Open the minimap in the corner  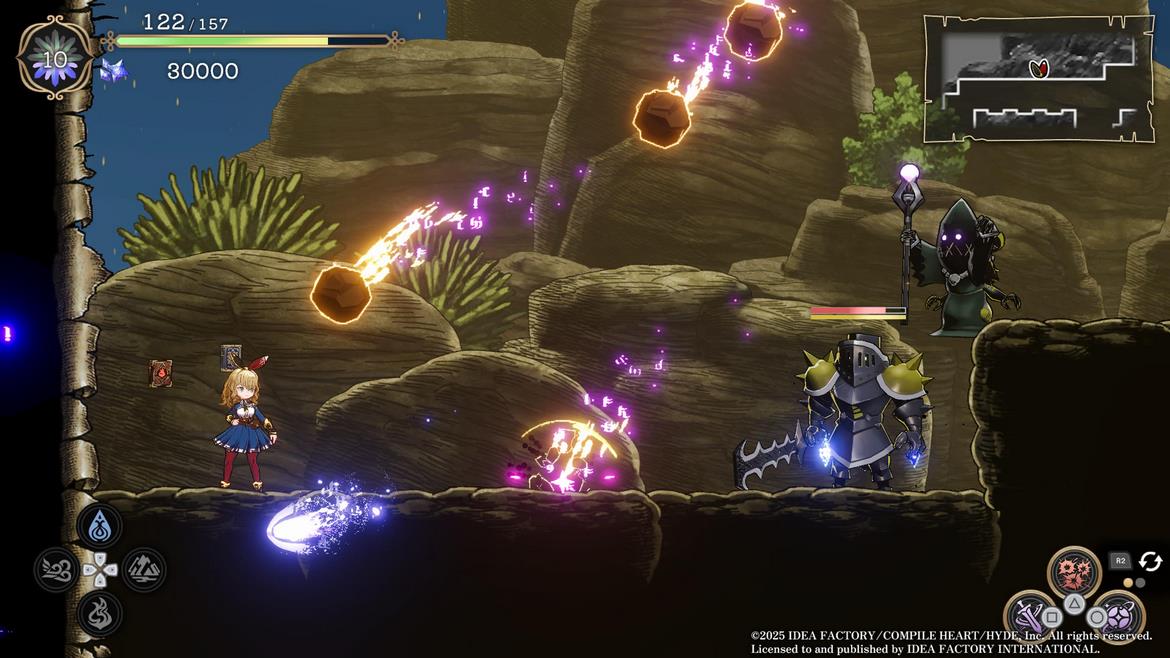pos(1038,78)
